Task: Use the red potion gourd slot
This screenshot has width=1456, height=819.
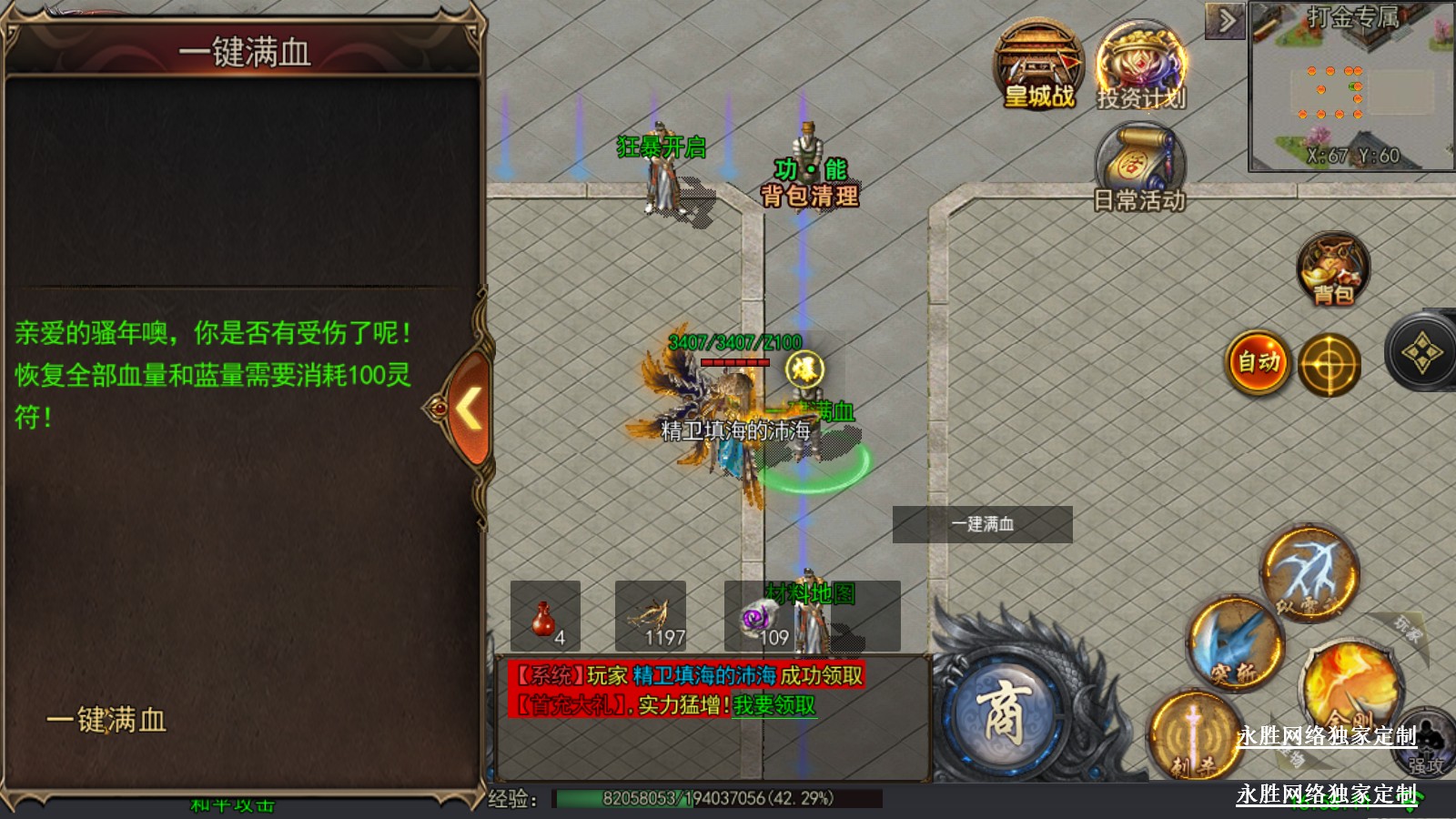Action: [545, 617]
